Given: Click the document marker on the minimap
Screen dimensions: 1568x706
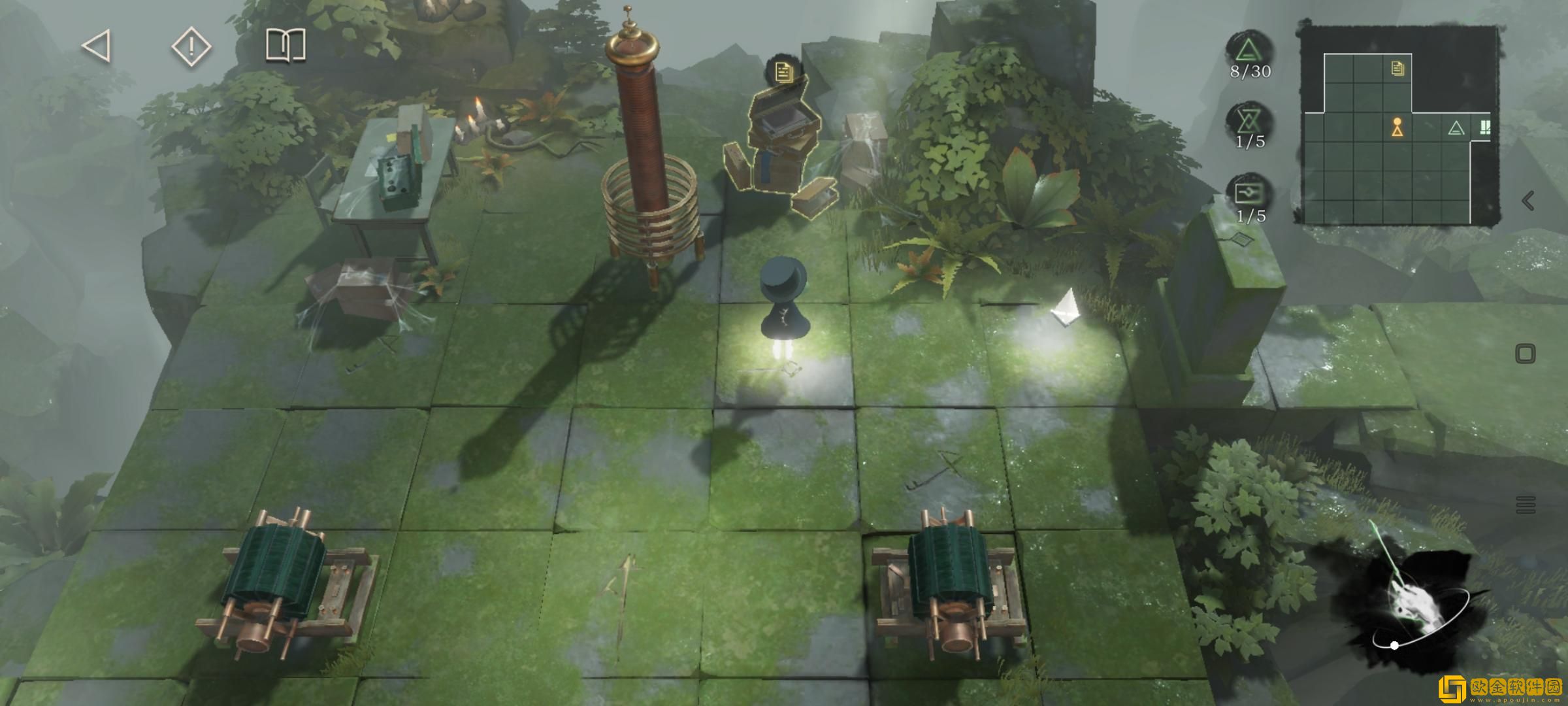Looking at the screenshot, I should [x=1397, y=68].
